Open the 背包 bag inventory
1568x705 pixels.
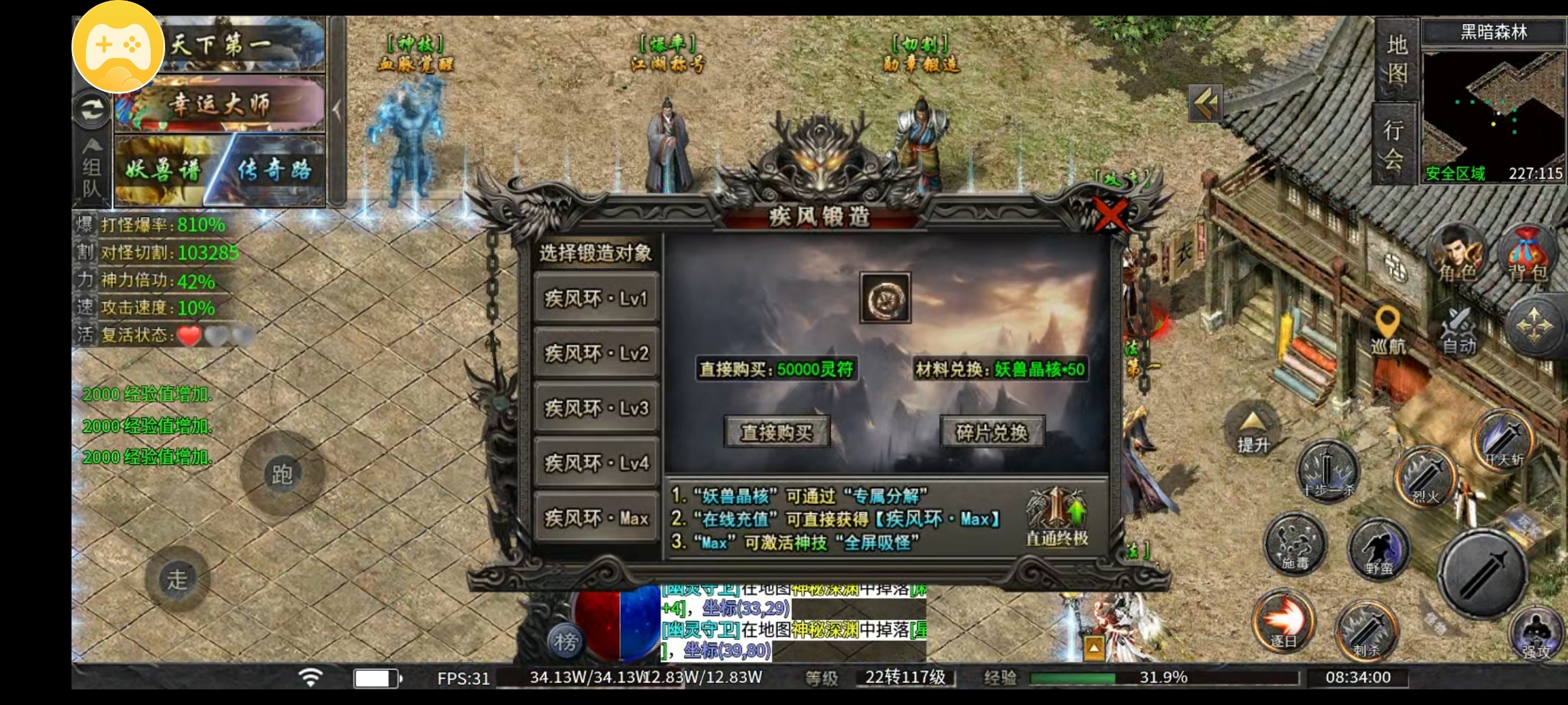(1527, 255)
